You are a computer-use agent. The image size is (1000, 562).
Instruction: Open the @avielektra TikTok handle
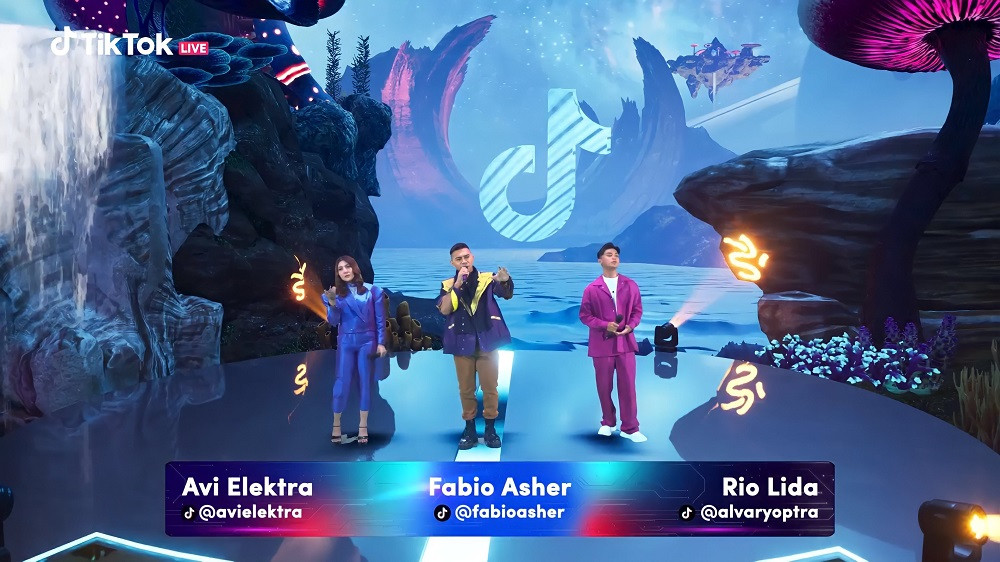coord(242,513)
